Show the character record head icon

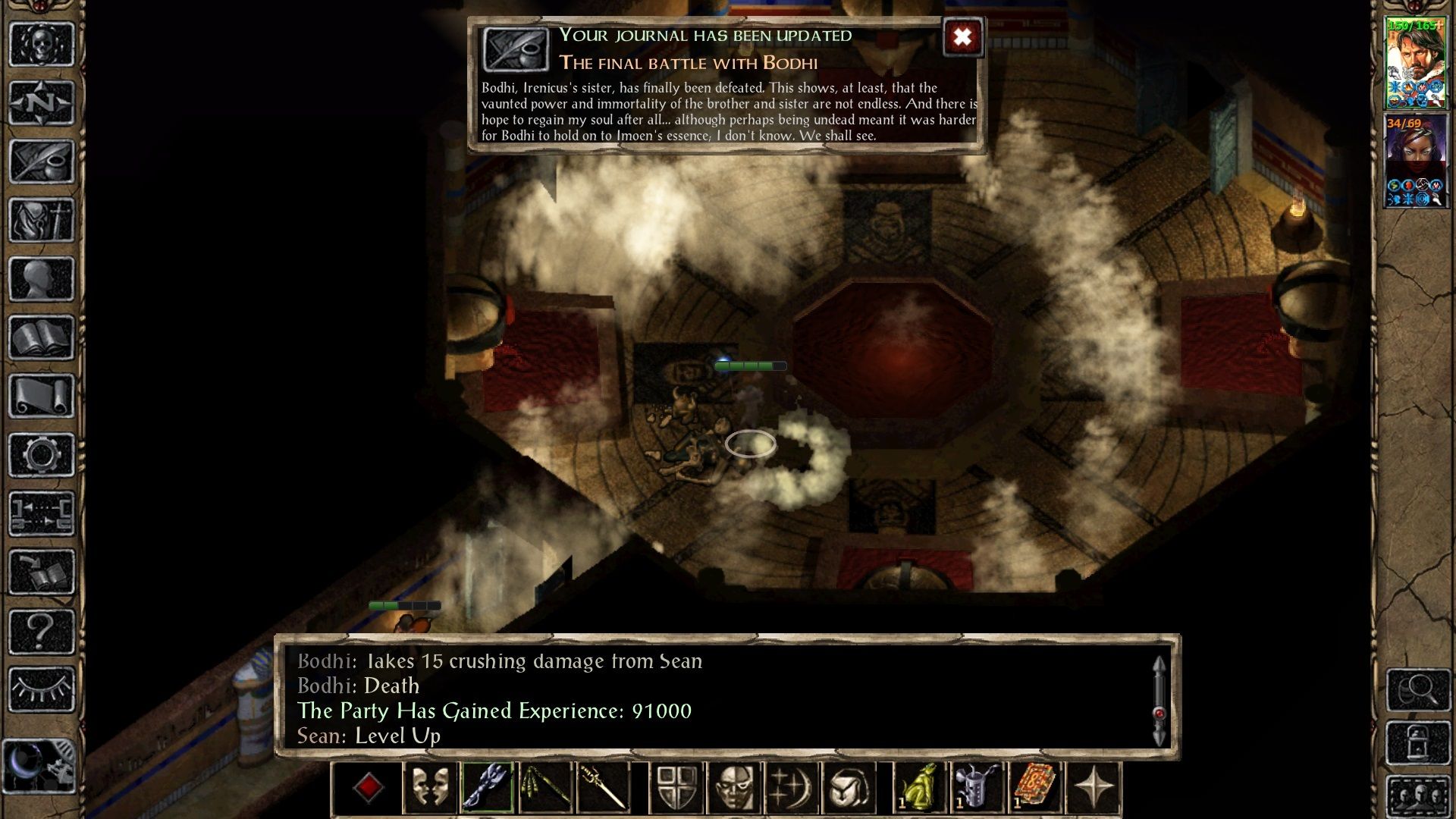pos(42,279)
